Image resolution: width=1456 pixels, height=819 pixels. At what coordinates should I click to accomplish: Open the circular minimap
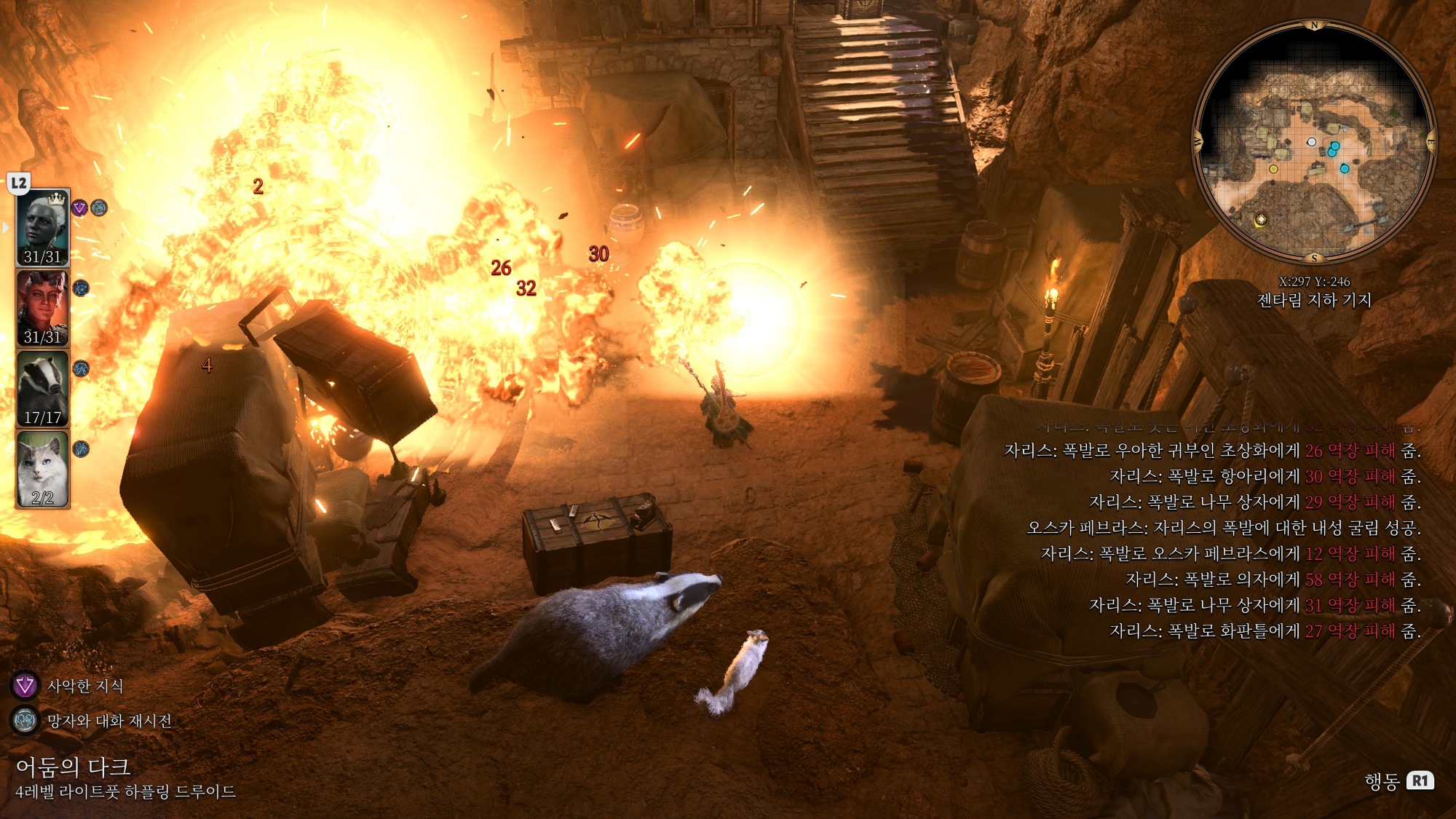[x=1314, y=142]
